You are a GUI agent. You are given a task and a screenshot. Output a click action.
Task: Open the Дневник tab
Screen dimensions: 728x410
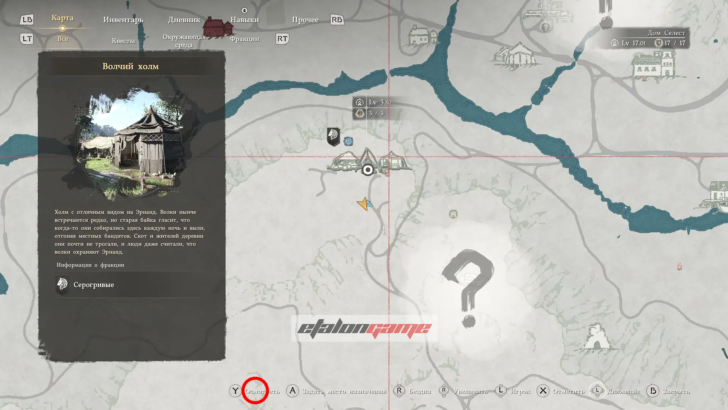[x=184, y=18]
